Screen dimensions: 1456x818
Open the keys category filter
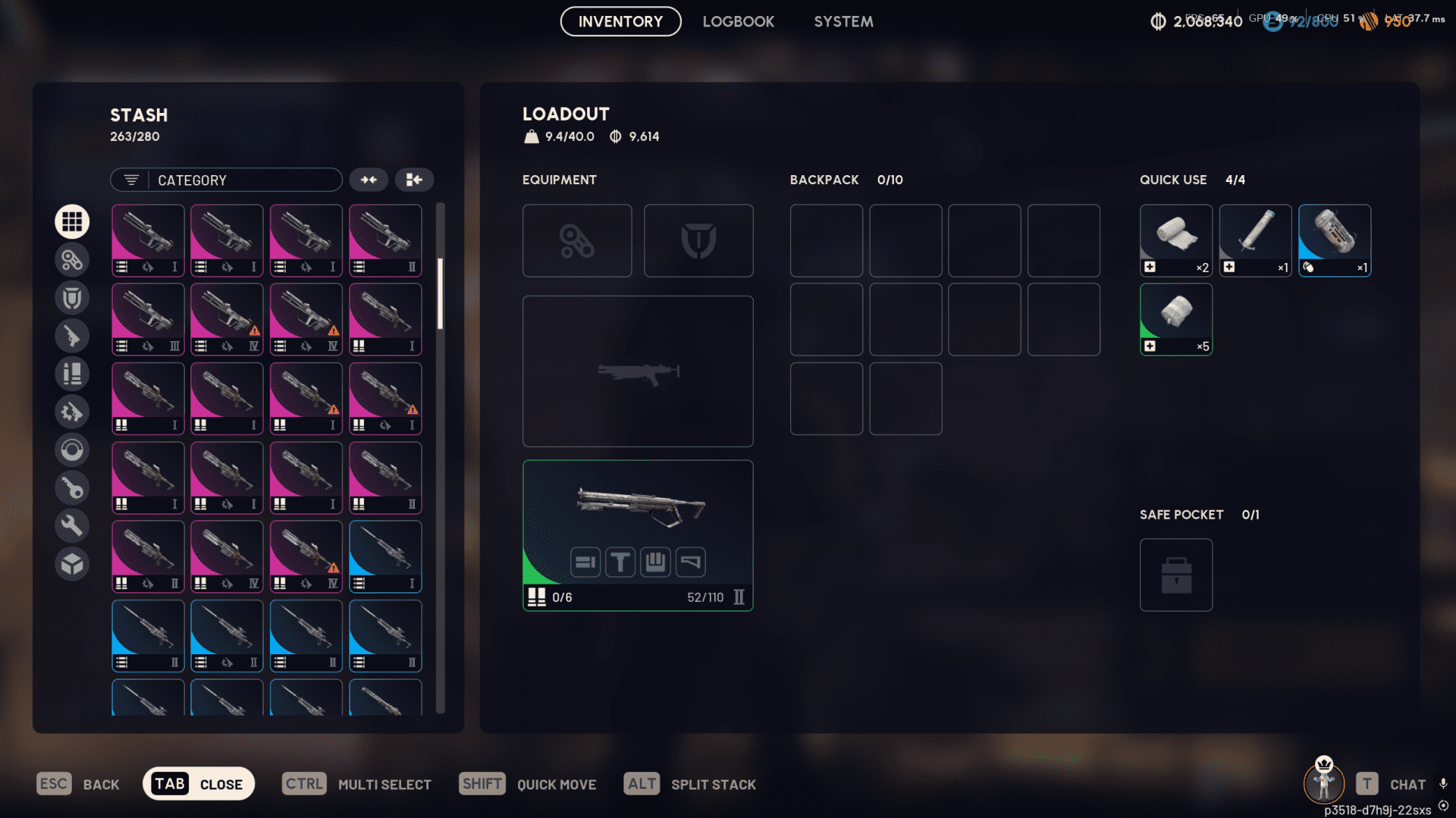(x=72, y=487)
